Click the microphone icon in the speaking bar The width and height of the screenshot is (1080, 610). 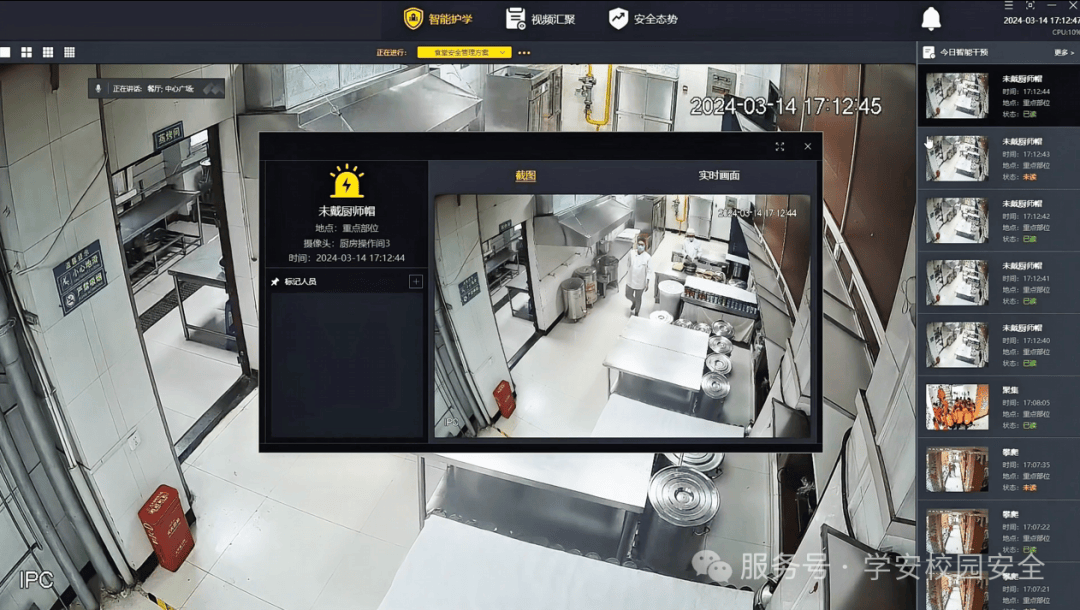click(99, 88)
